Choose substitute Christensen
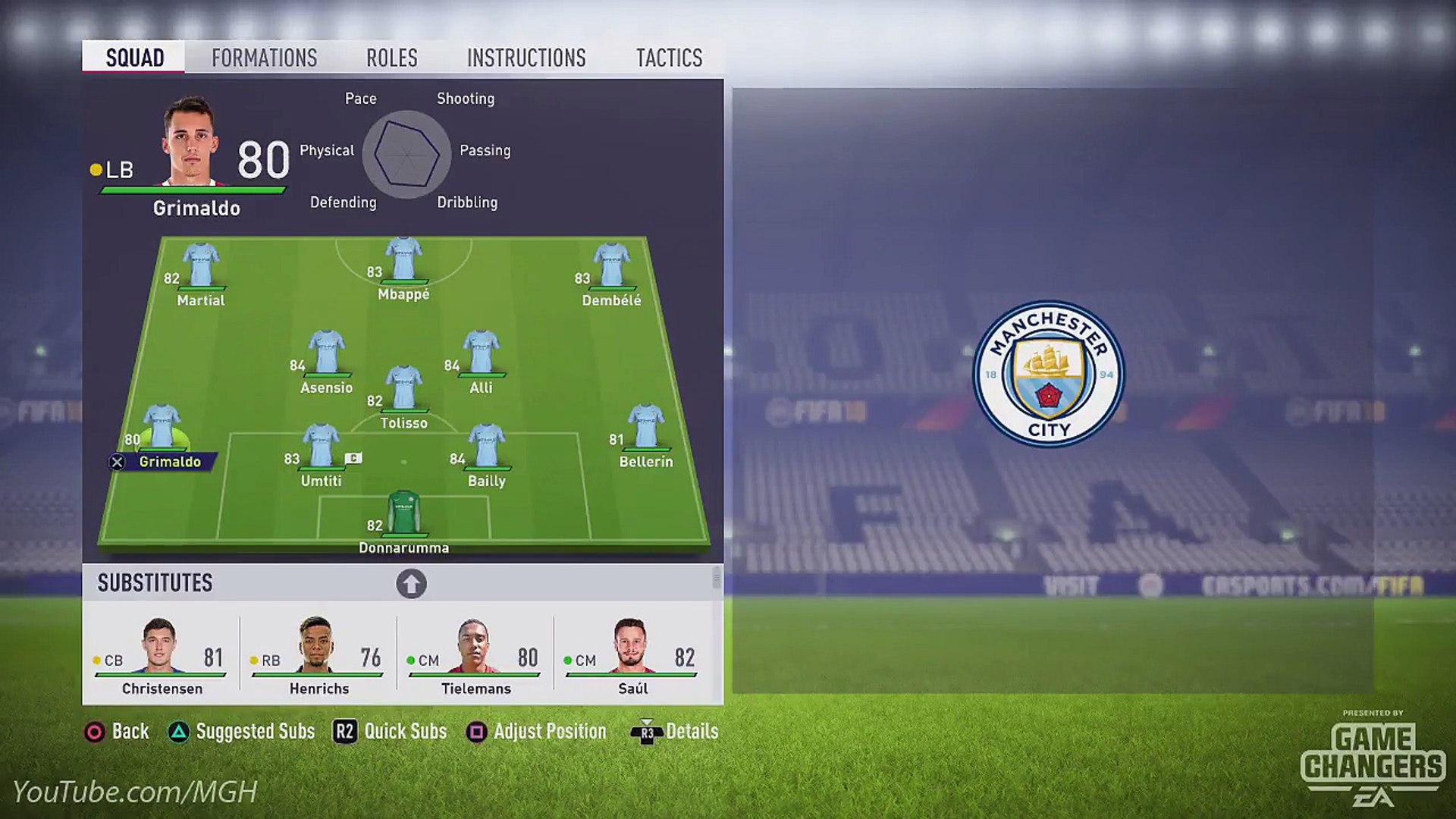1456x819 pixels. coord(161,654)
